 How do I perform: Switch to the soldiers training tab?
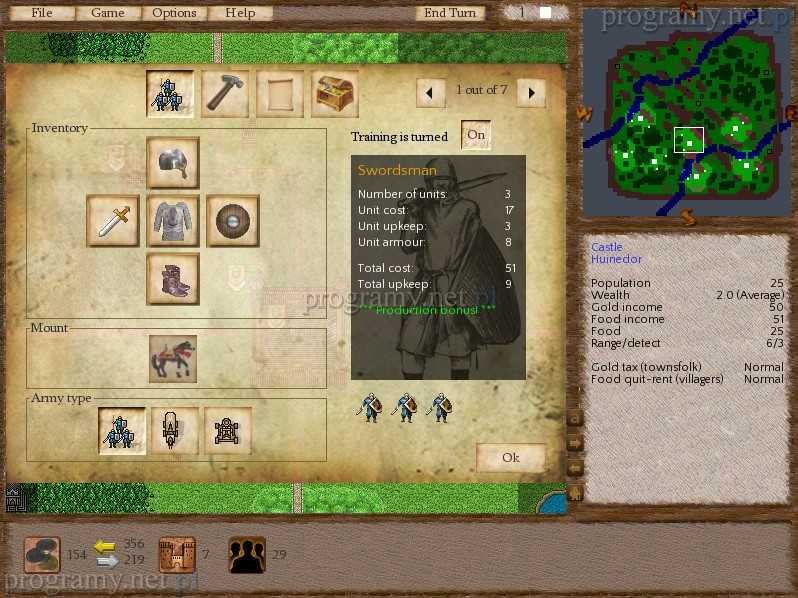(170, 94)
